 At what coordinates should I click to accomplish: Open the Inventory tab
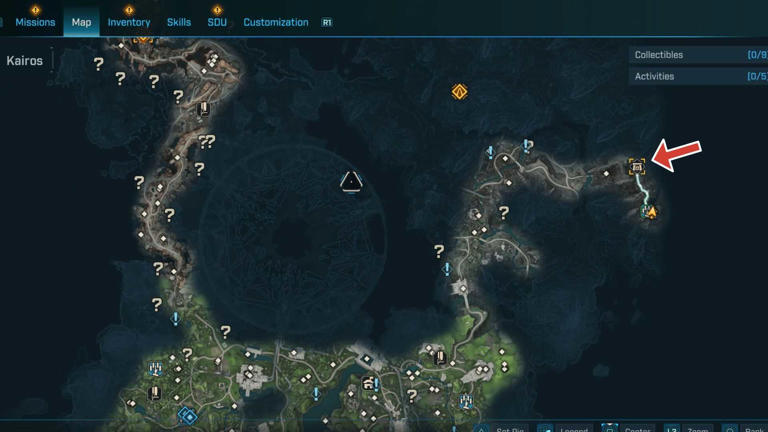[129, 22]
